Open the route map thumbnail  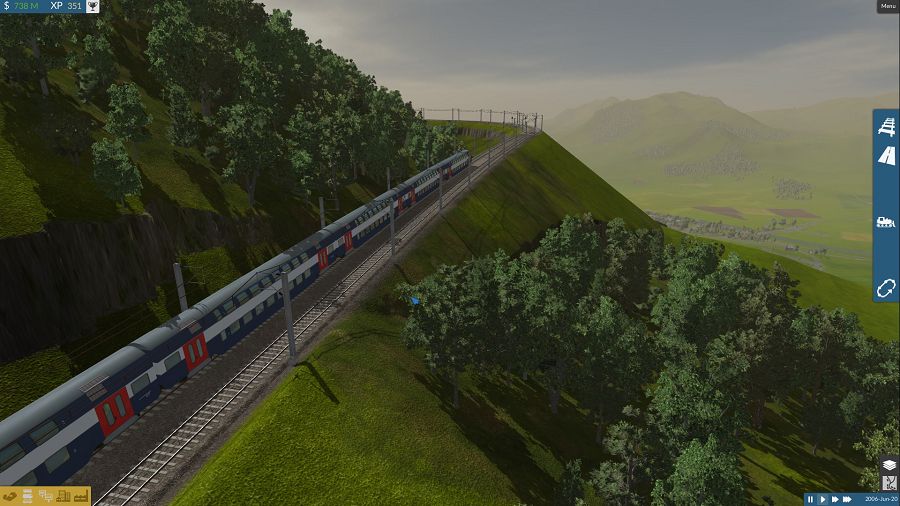(x=888, y=483)
